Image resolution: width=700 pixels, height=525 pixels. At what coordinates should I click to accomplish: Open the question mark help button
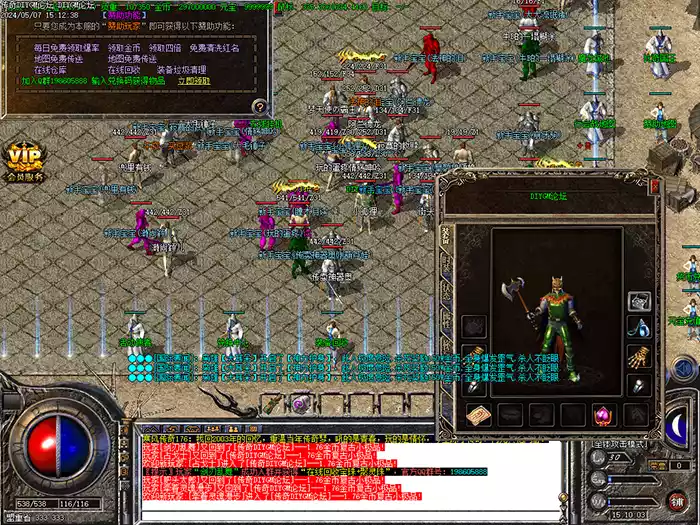point(259,105)
